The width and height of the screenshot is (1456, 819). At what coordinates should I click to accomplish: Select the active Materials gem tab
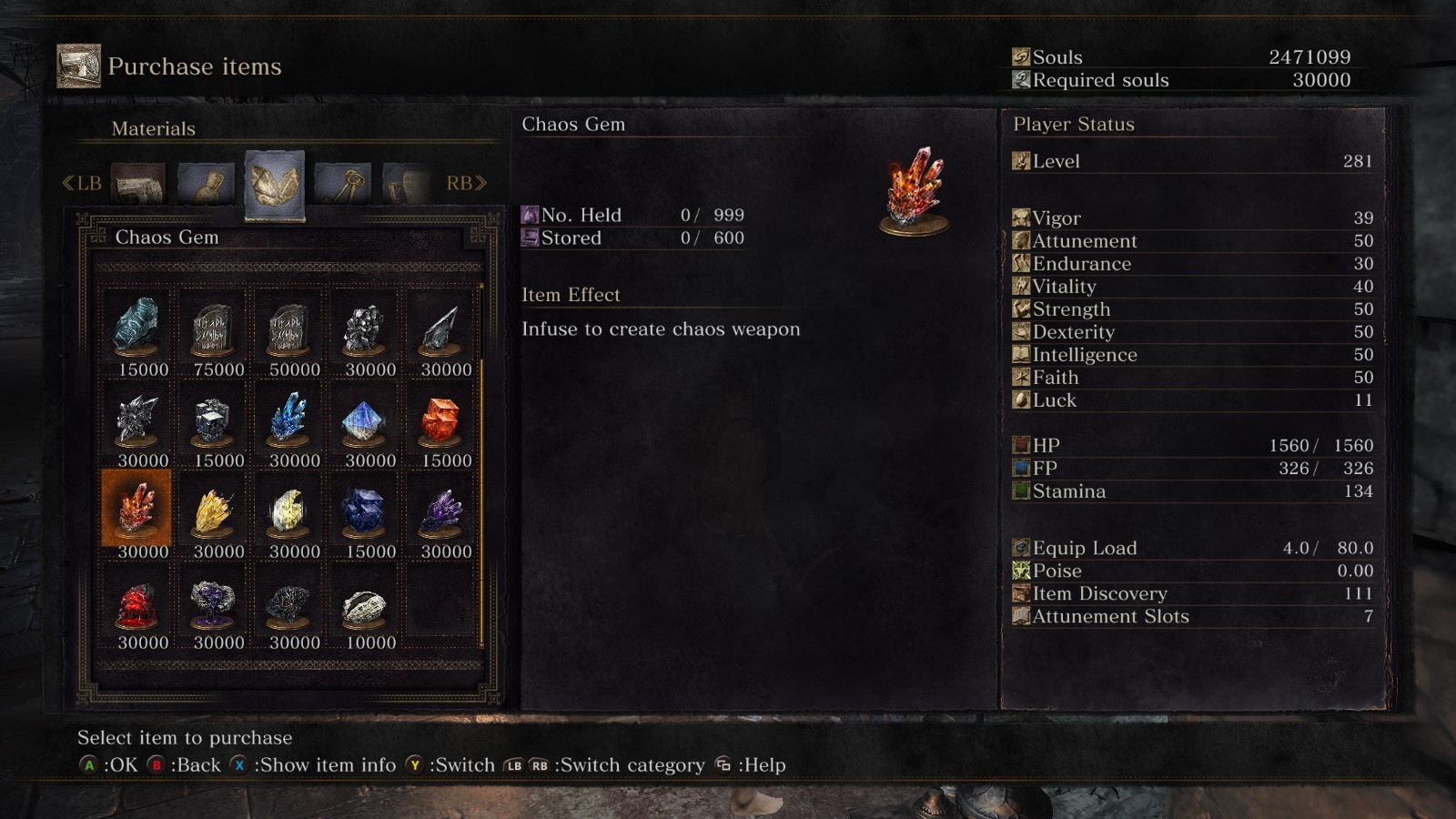click(274, 185)
